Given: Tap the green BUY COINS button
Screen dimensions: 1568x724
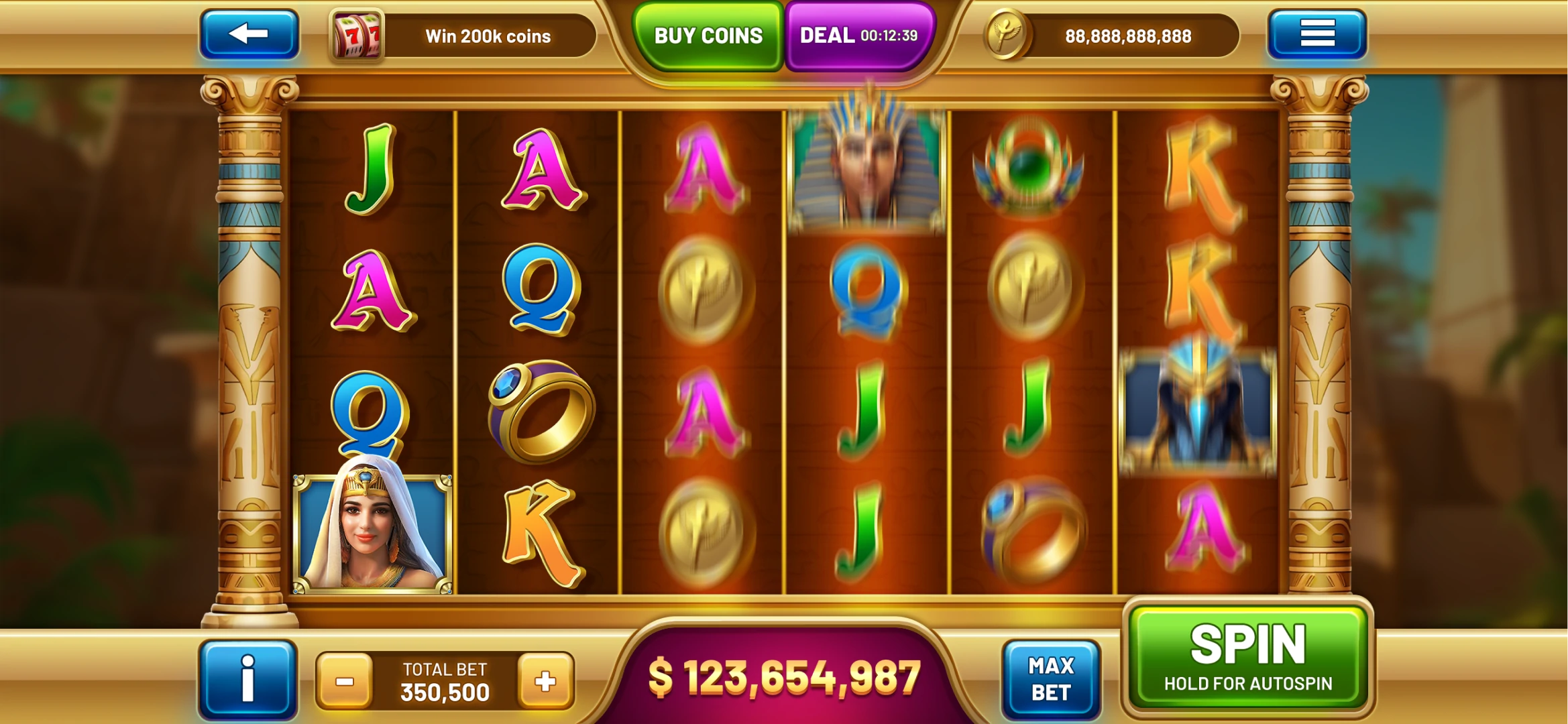Looking at the screenshot, I should click(708, 36).
